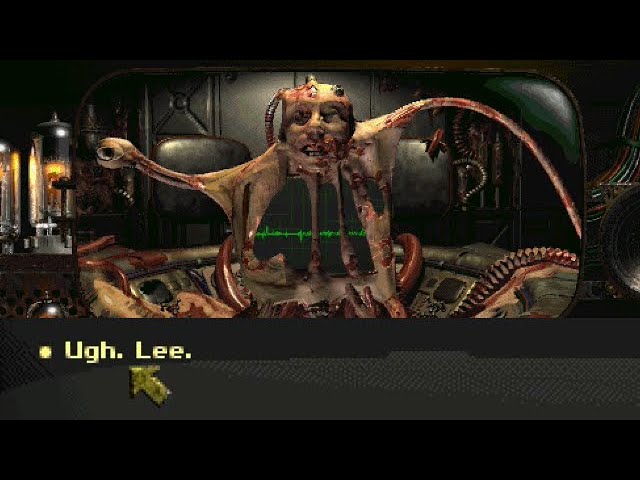Screen dimensions: 640x480
Task: Choose the "Ugh. Lee." dialogue reply
Action: [x=127, y=351]
